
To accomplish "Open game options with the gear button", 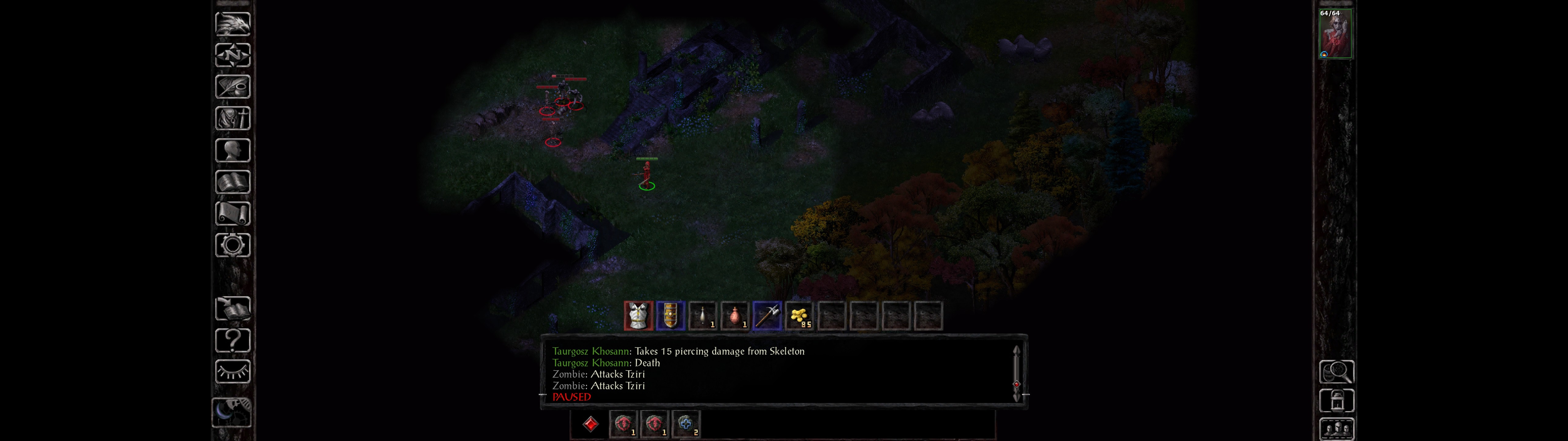I will point(232,246).
